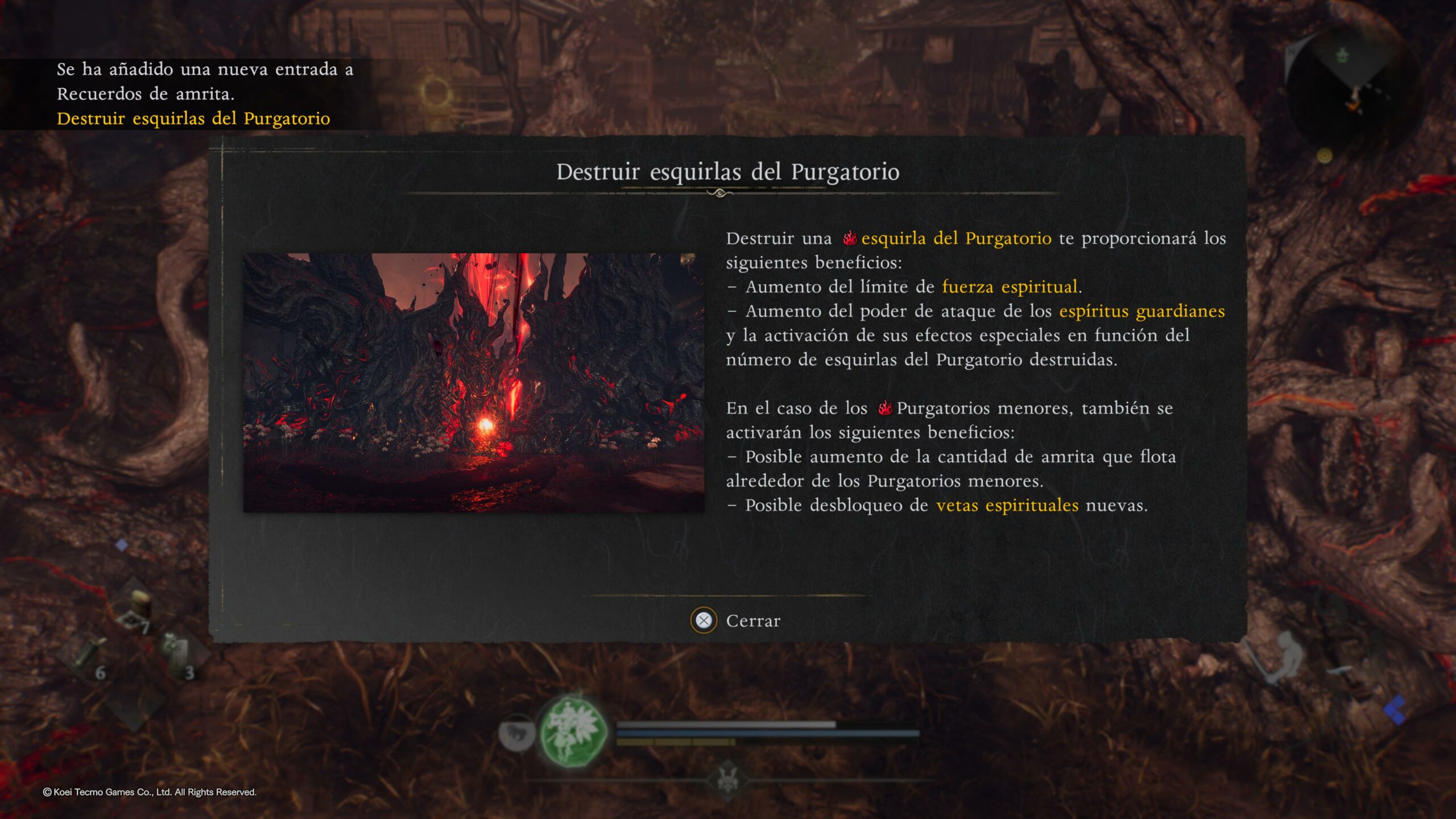Select the grey beast icon beside the guardian spirit
This screenshot has height=819, width=1456.
pyautogui.click(x=516, y=733)
